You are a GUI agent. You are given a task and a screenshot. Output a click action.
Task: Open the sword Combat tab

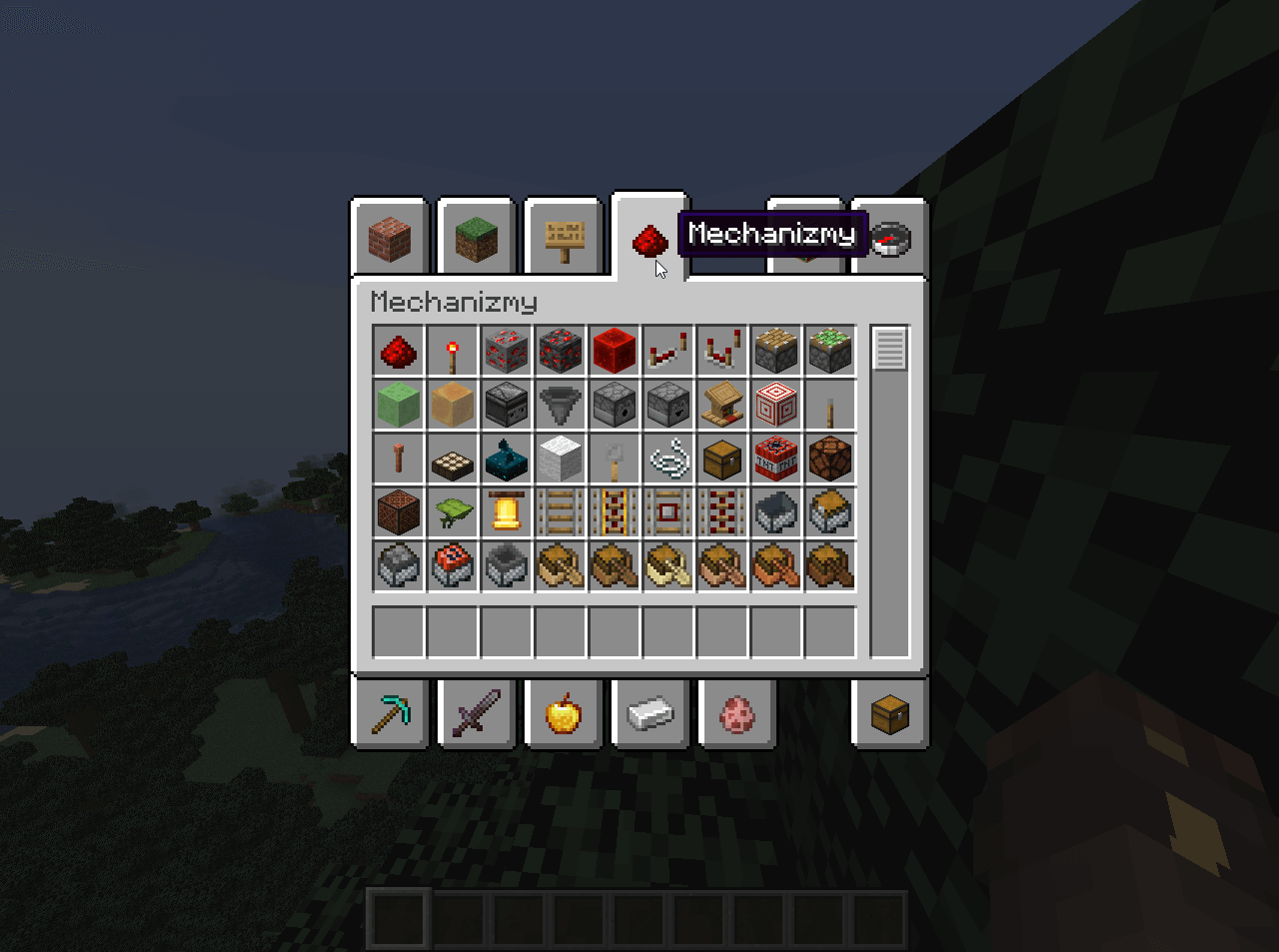point(477,713)
